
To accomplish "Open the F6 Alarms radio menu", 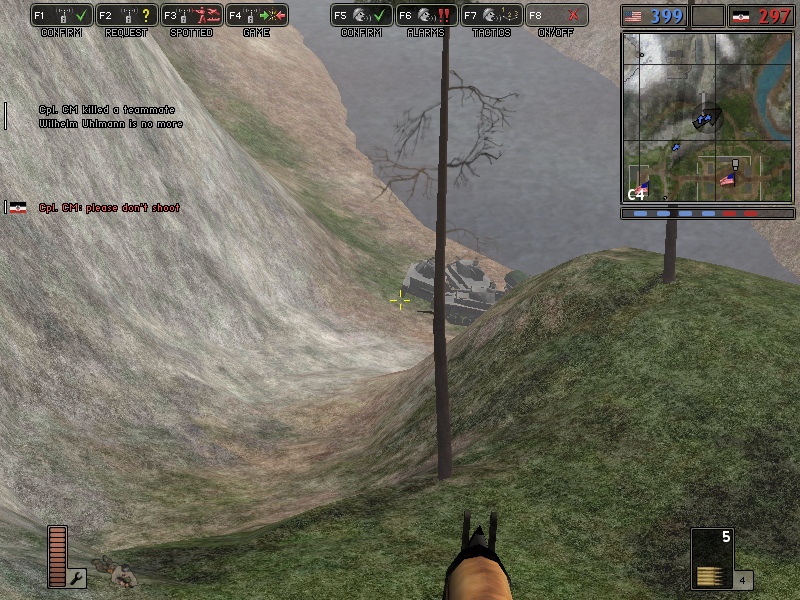I will pyautogui.click(x=426, y=16).
